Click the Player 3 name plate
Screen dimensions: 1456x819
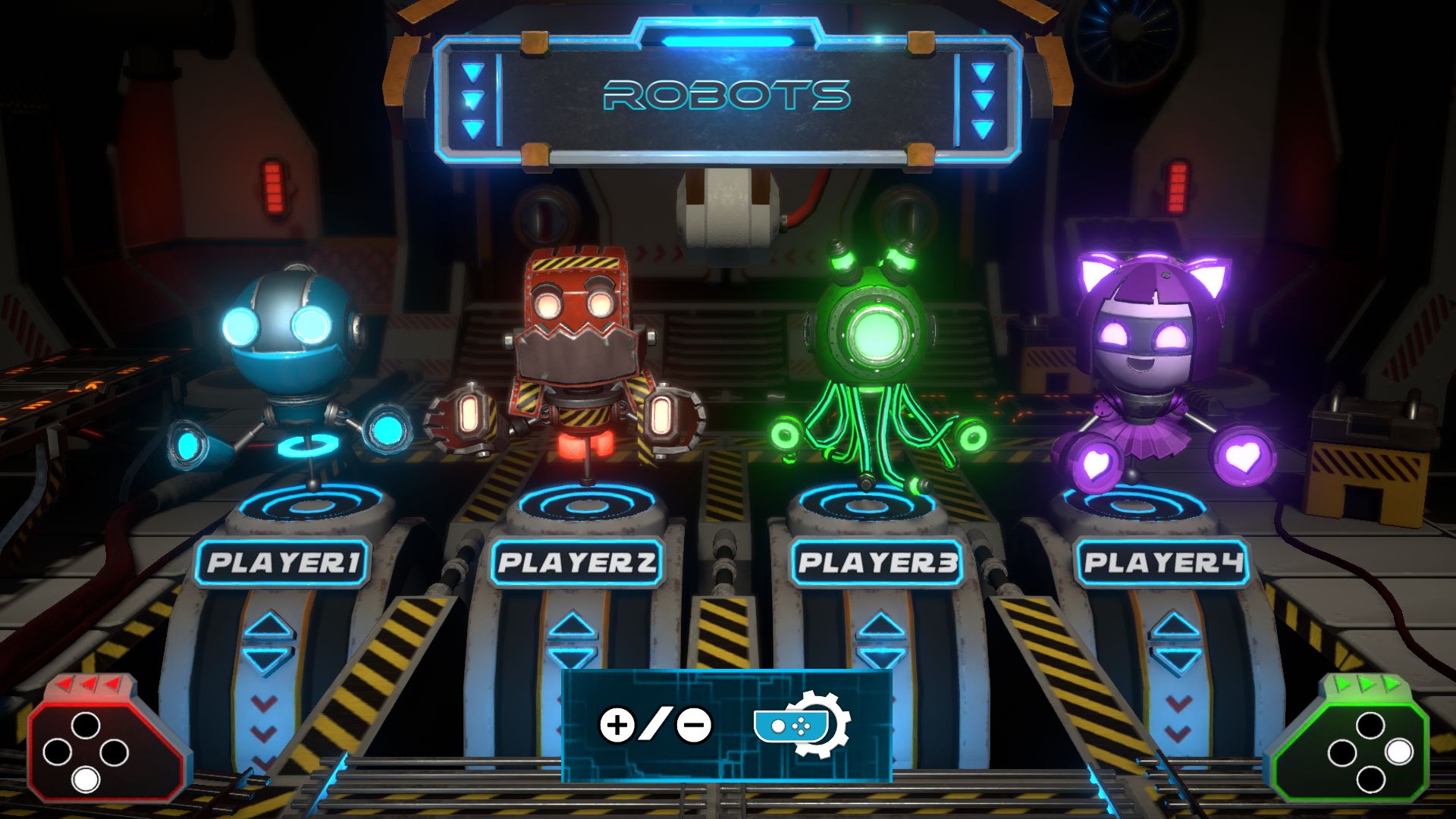coord(877,563)
